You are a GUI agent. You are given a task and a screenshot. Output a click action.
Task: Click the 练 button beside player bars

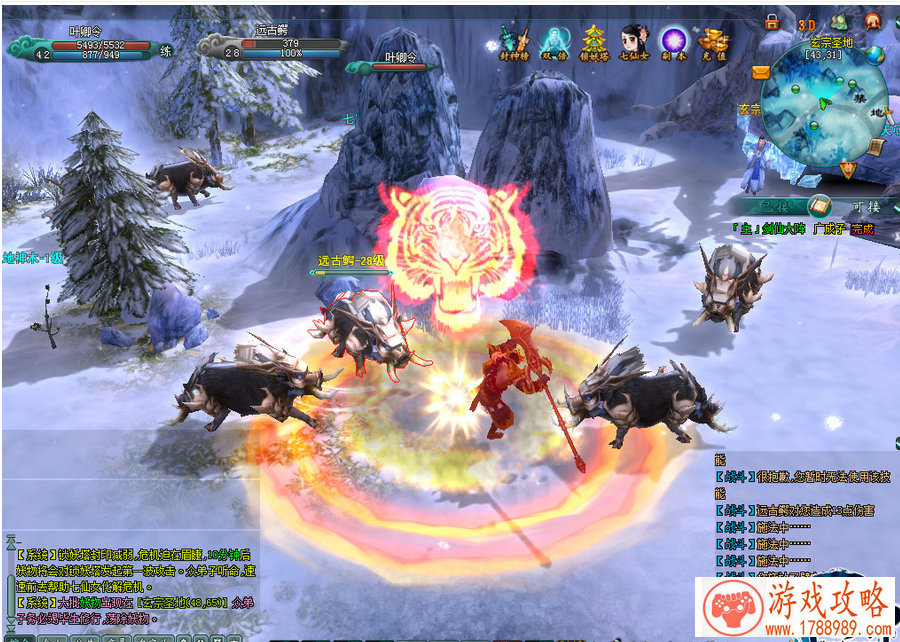165,51
